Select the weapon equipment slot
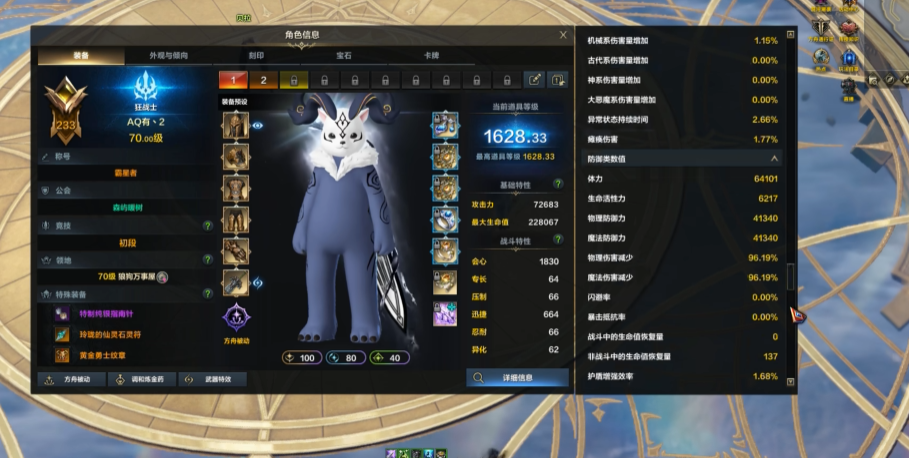The height and width of the screenshot is (458, 909). 235,283
